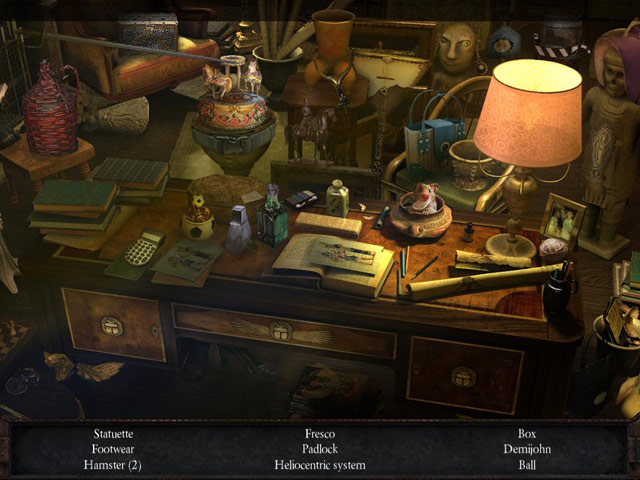Click the Ball entry in the list
Screen dimensions: 640x480
pyautogui.click(x=527, y=465)
